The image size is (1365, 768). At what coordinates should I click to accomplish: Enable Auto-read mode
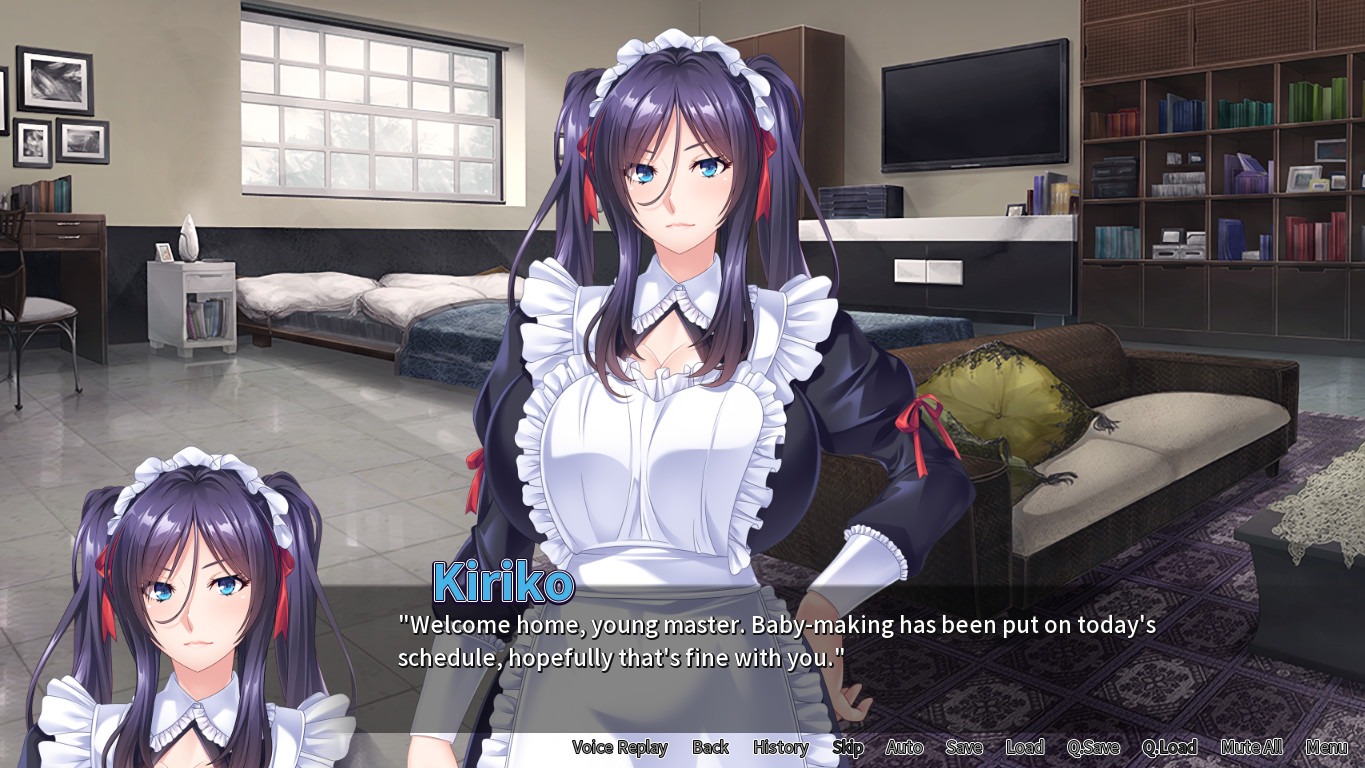[903, 747]
